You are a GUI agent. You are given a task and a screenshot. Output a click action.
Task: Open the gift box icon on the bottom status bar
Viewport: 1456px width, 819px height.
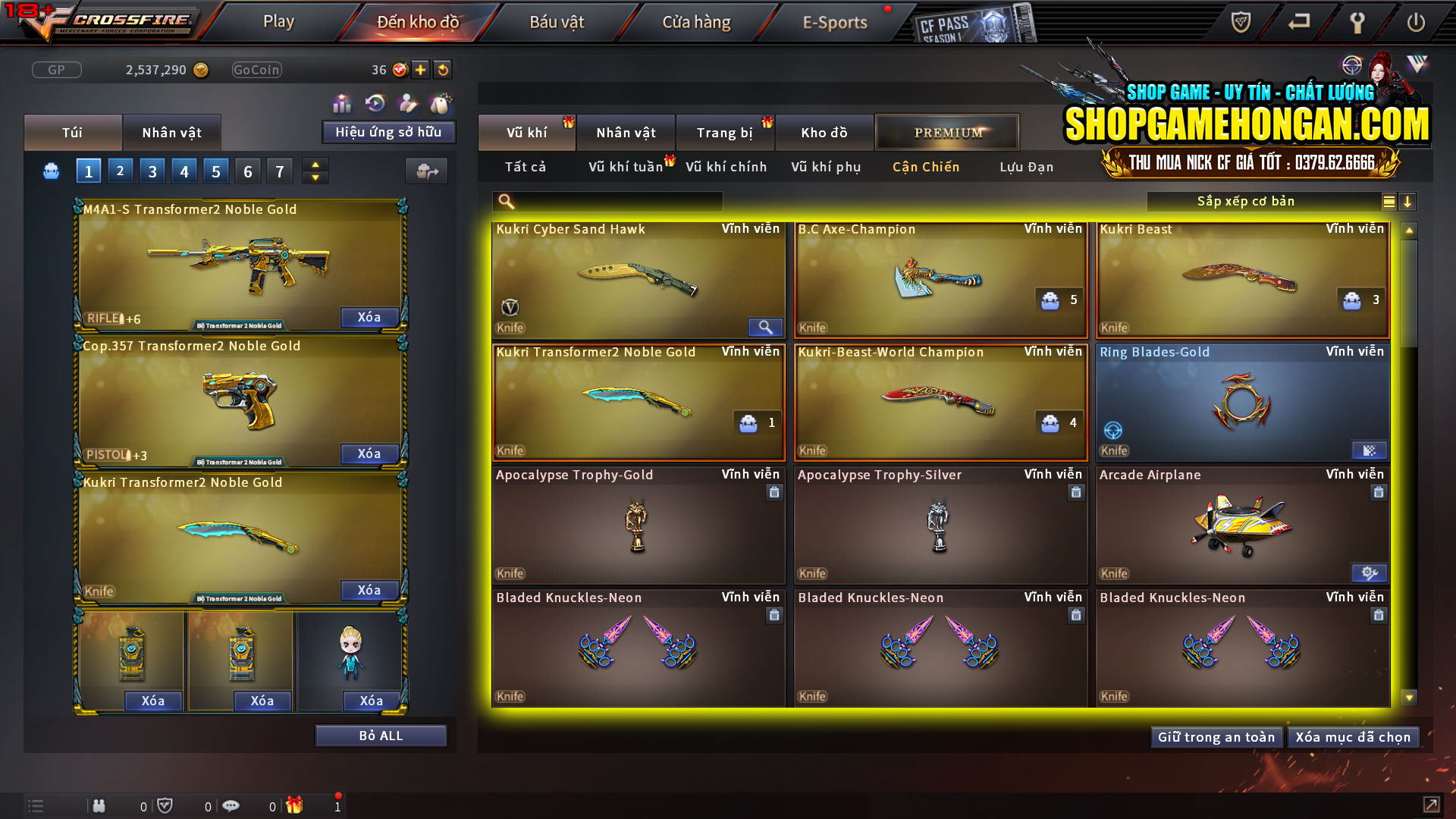point(294,805)
